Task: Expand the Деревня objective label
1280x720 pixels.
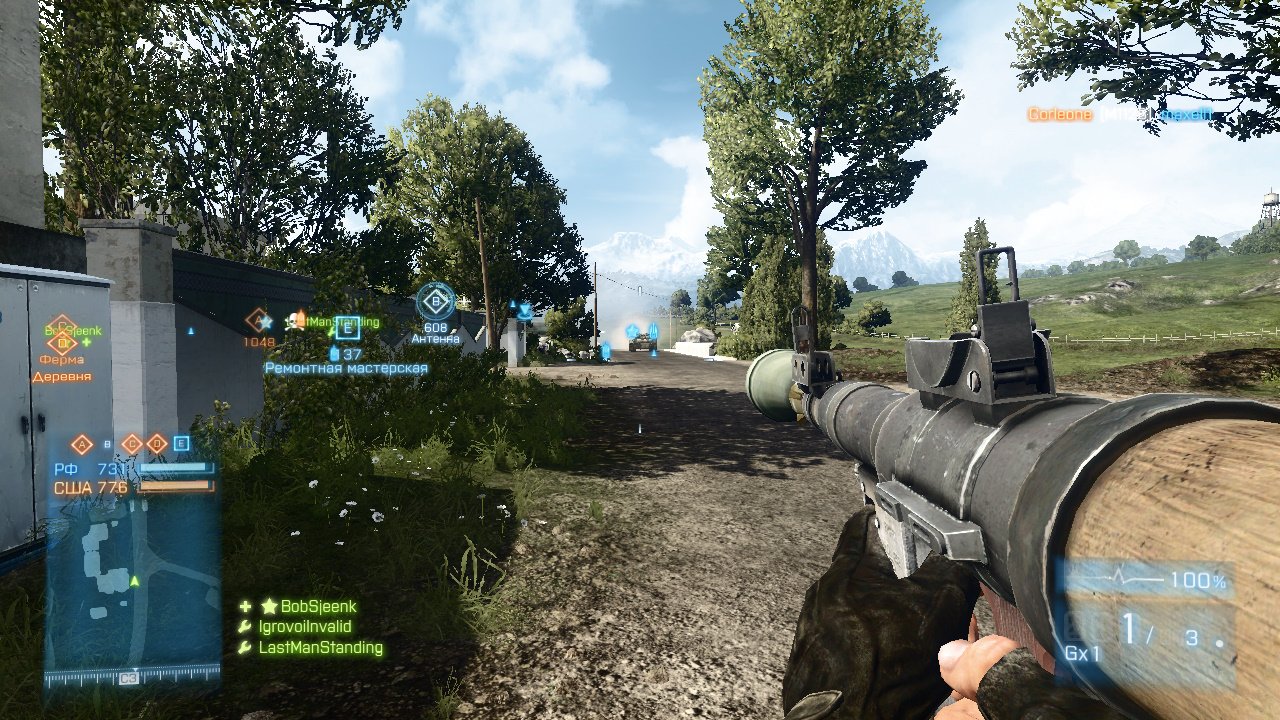Action: pyautogui.click(x=62, y=375)
